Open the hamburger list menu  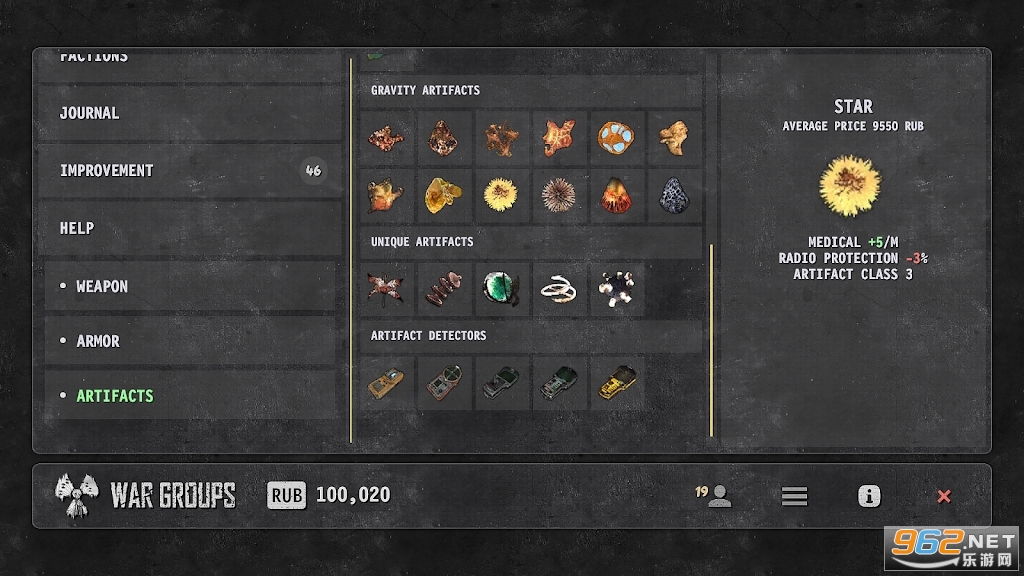point(794,496)
